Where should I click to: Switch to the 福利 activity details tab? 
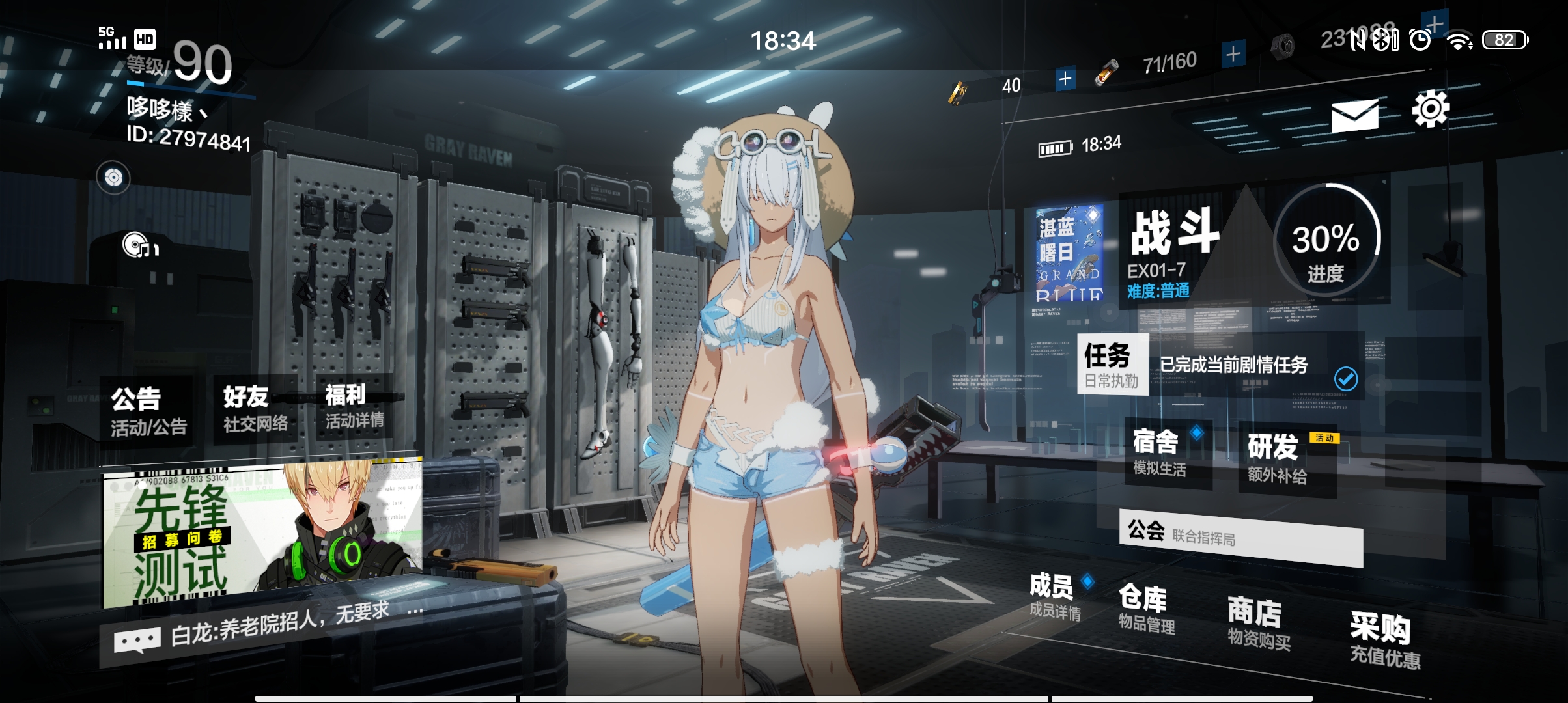pos(344,404)
